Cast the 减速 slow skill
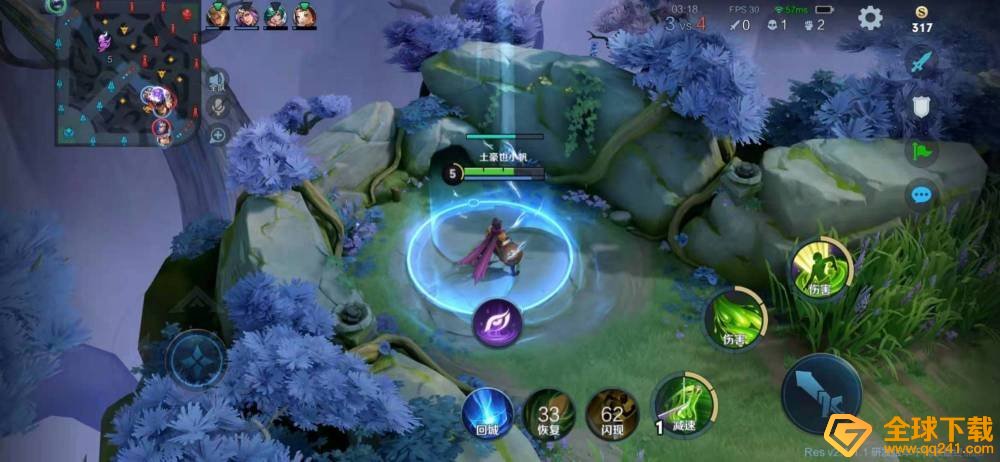 [684, 403]
